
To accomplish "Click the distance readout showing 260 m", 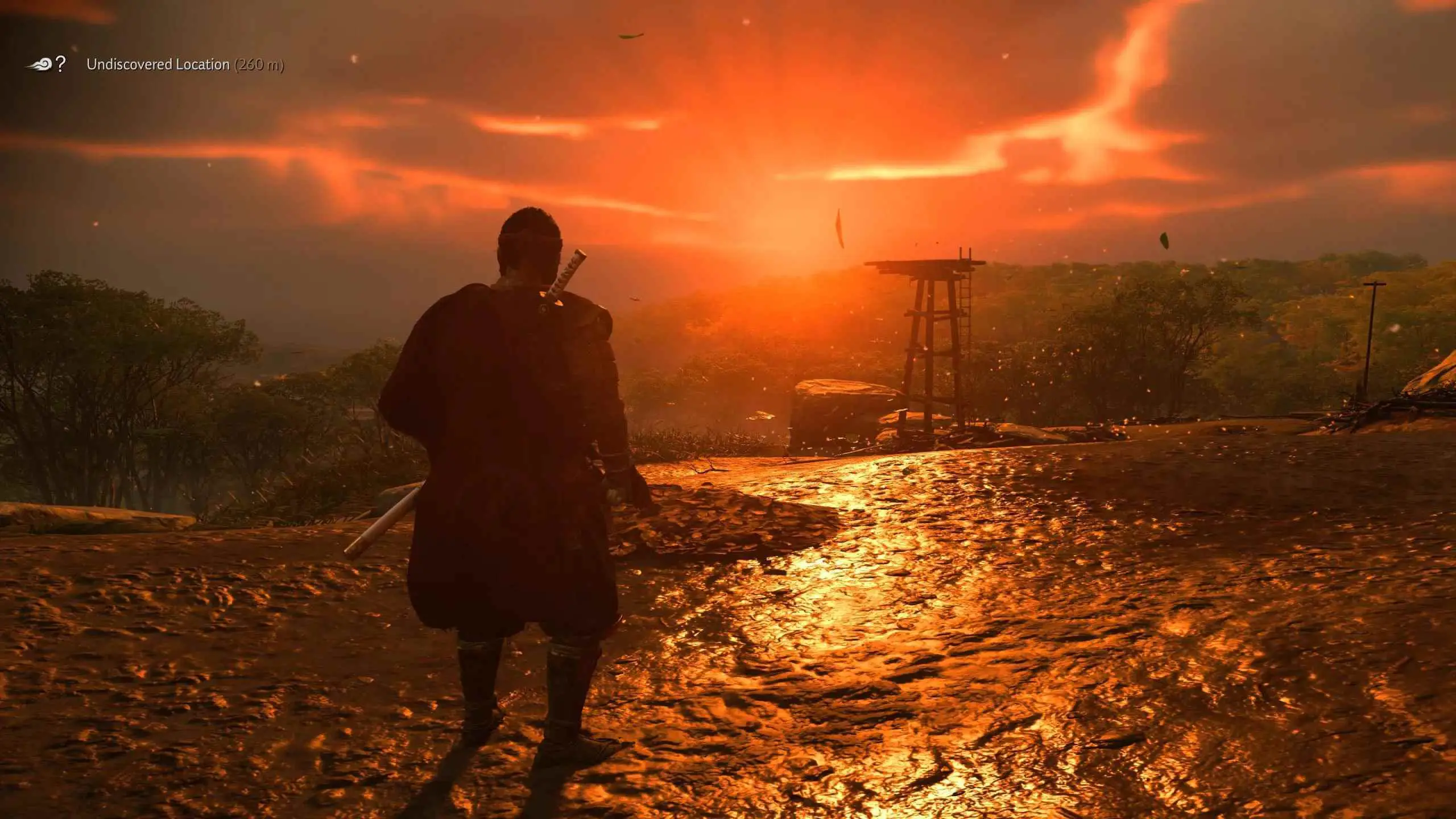I will [259, 66].
